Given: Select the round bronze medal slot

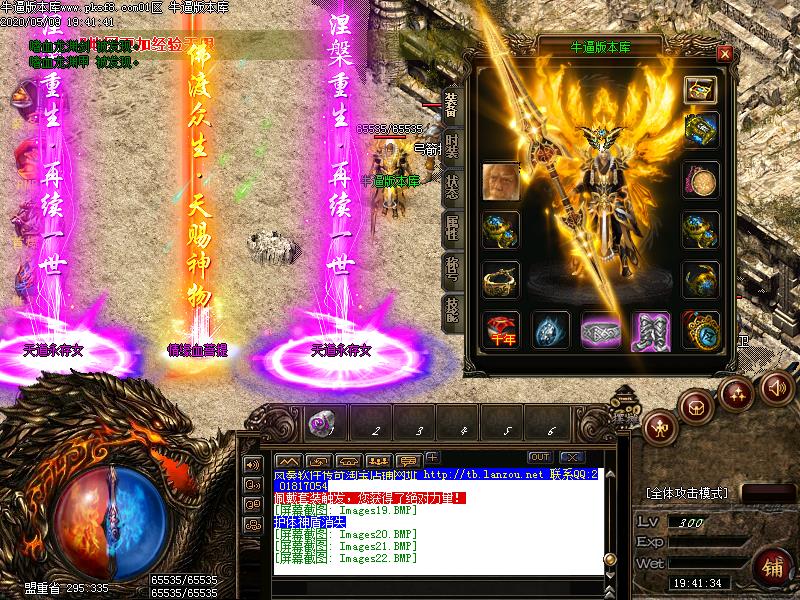Looking at the screenshot, I should pos(700,181).
